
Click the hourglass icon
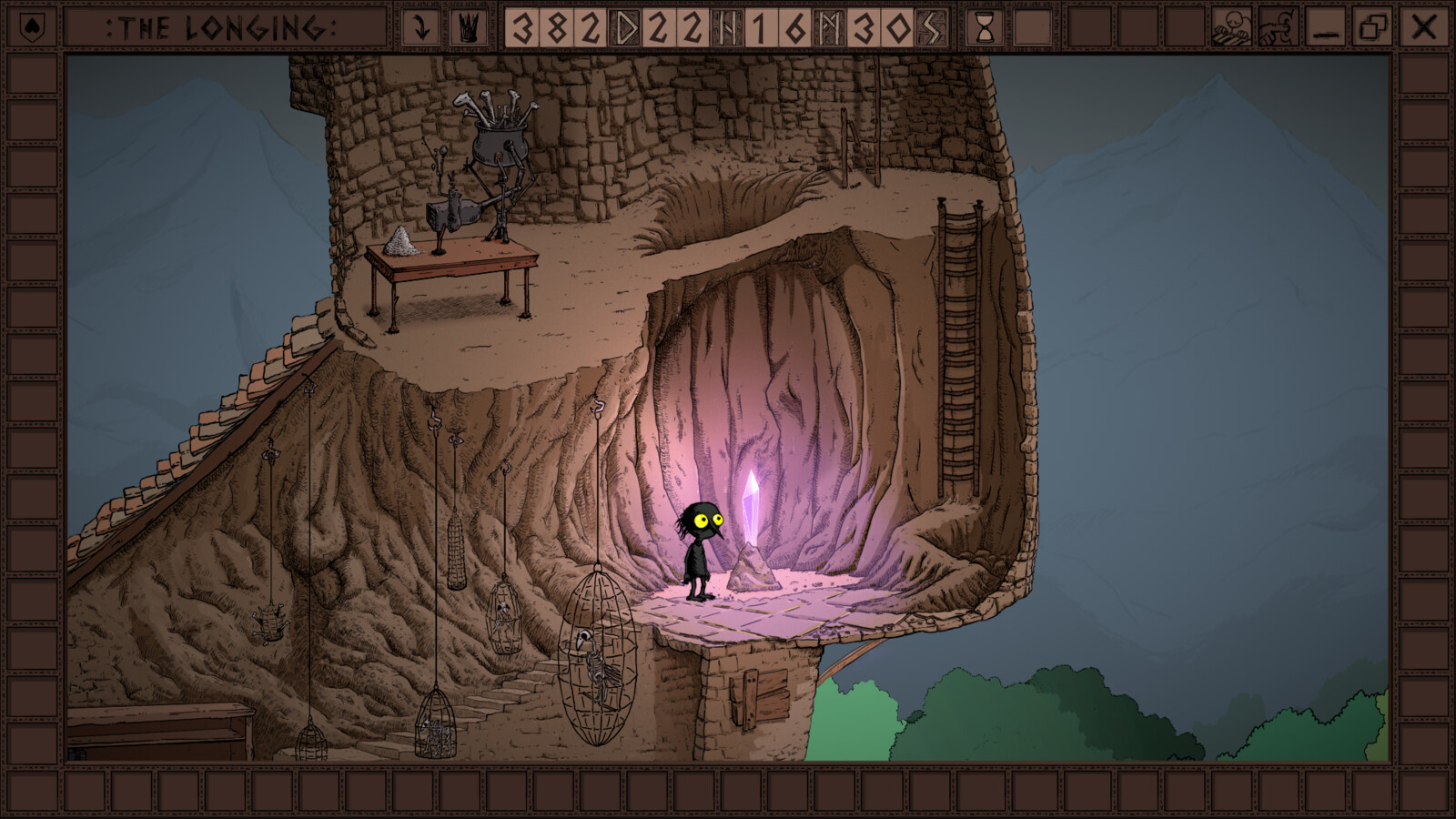pyautogui.click(x=985, y=28)
